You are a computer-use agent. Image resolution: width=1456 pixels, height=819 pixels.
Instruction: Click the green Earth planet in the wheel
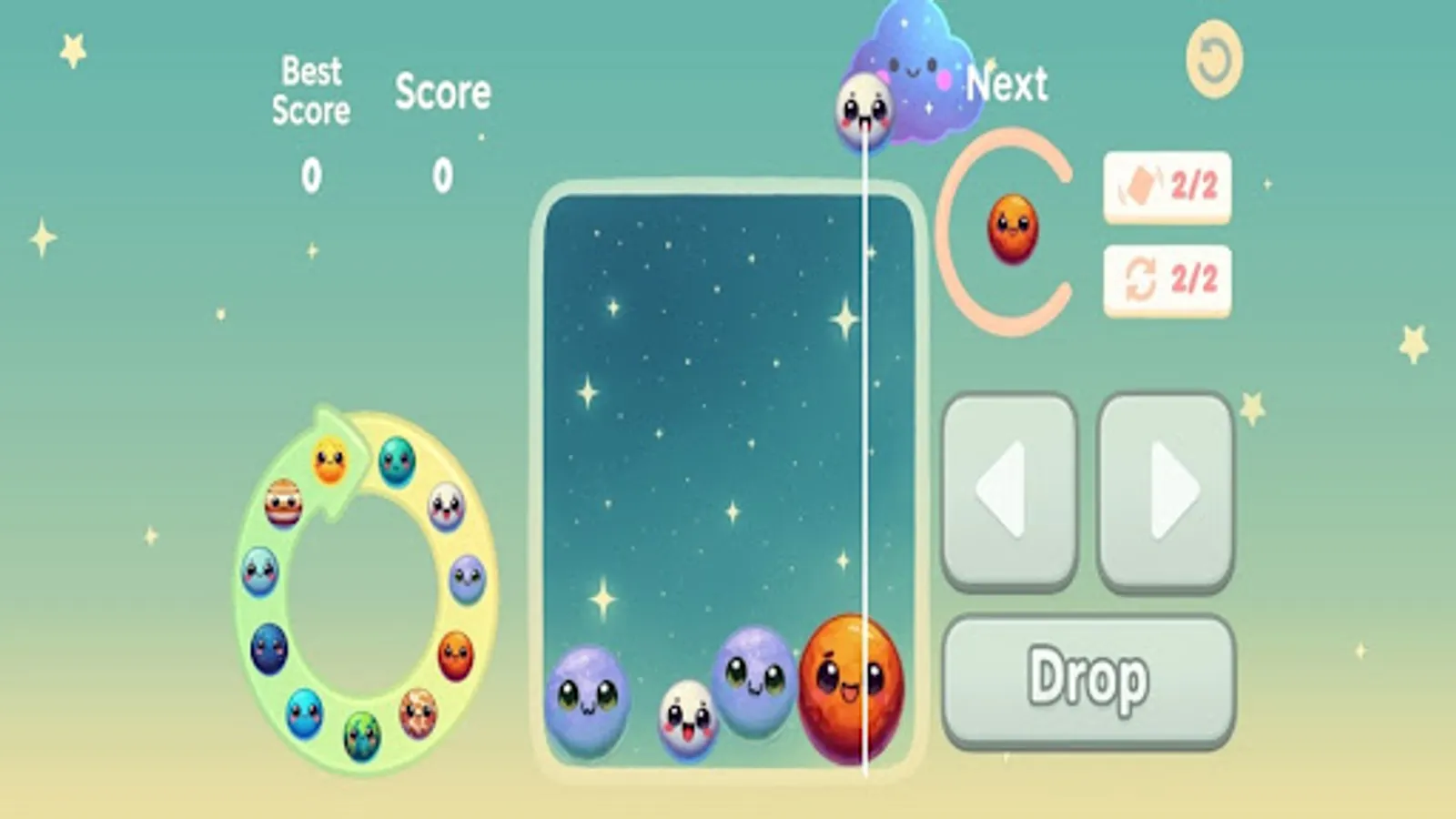361,736
